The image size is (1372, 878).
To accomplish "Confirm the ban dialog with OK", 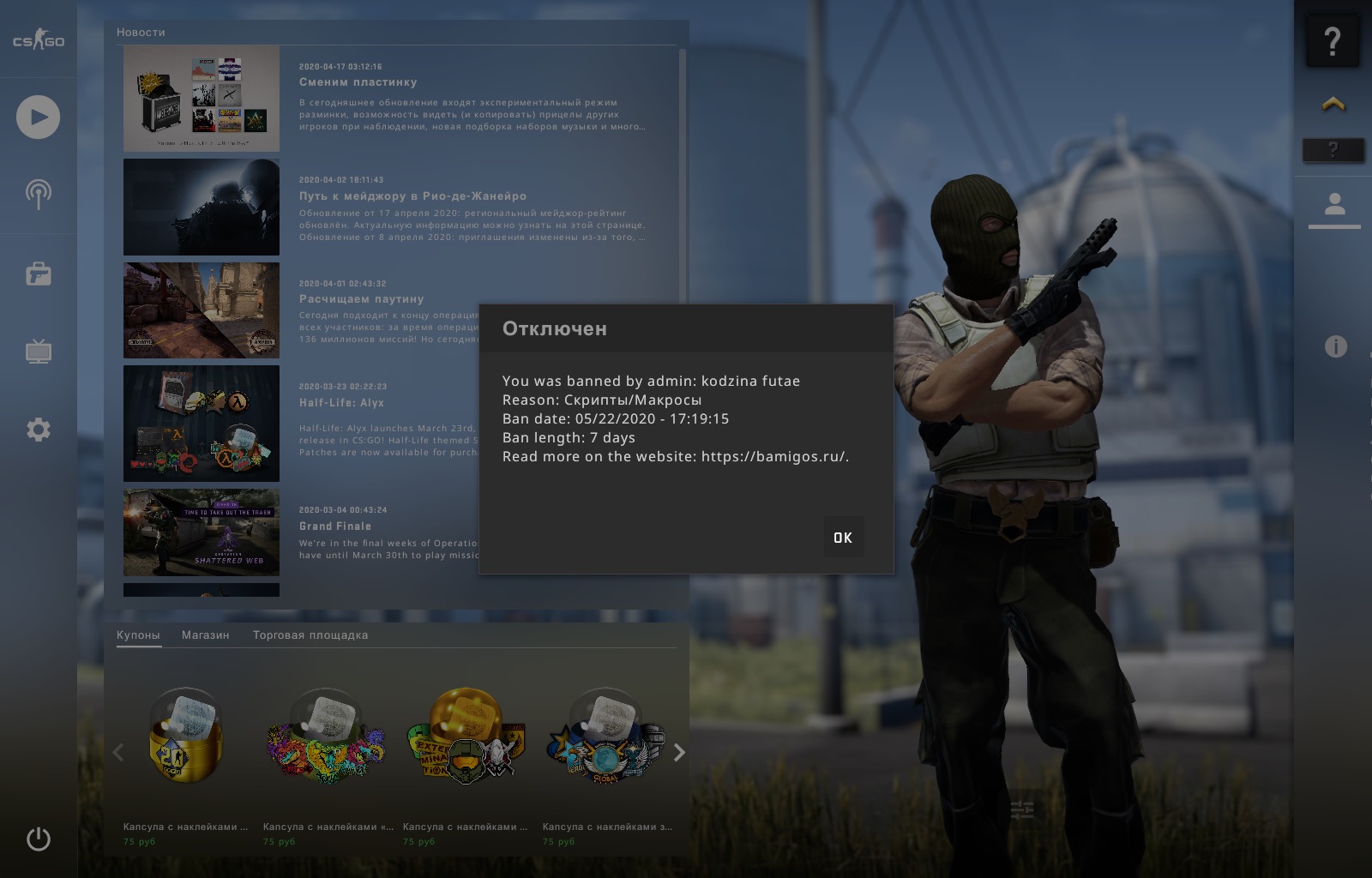I will click(843, 538).
